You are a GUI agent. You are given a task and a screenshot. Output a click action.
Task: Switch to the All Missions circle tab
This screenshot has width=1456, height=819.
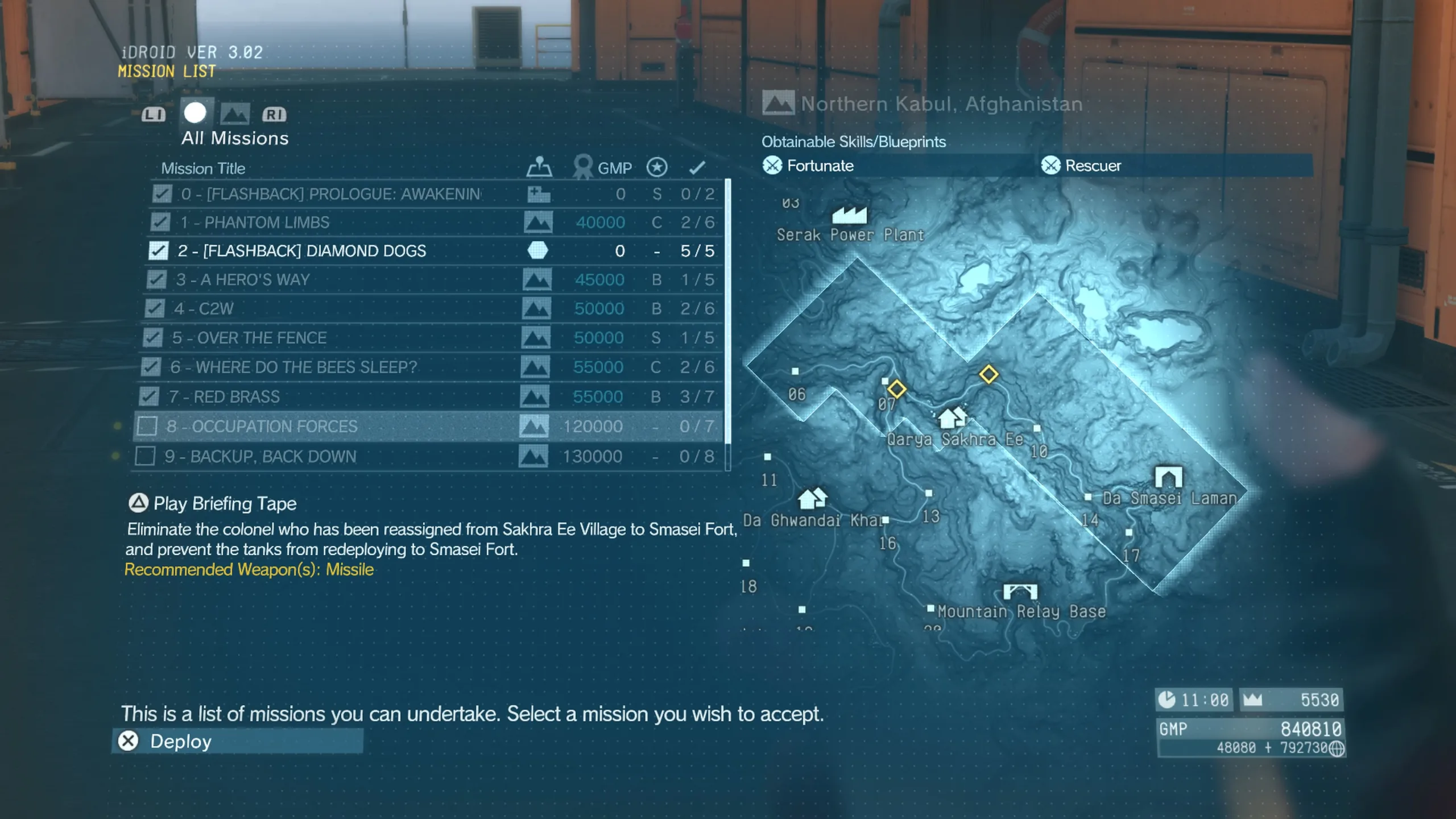click(x=195, y=113)
